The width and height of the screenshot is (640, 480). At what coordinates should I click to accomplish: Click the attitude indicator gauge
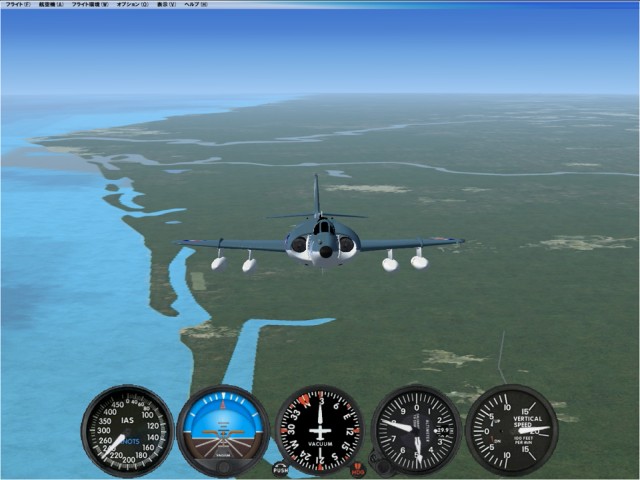pos(223,430)
